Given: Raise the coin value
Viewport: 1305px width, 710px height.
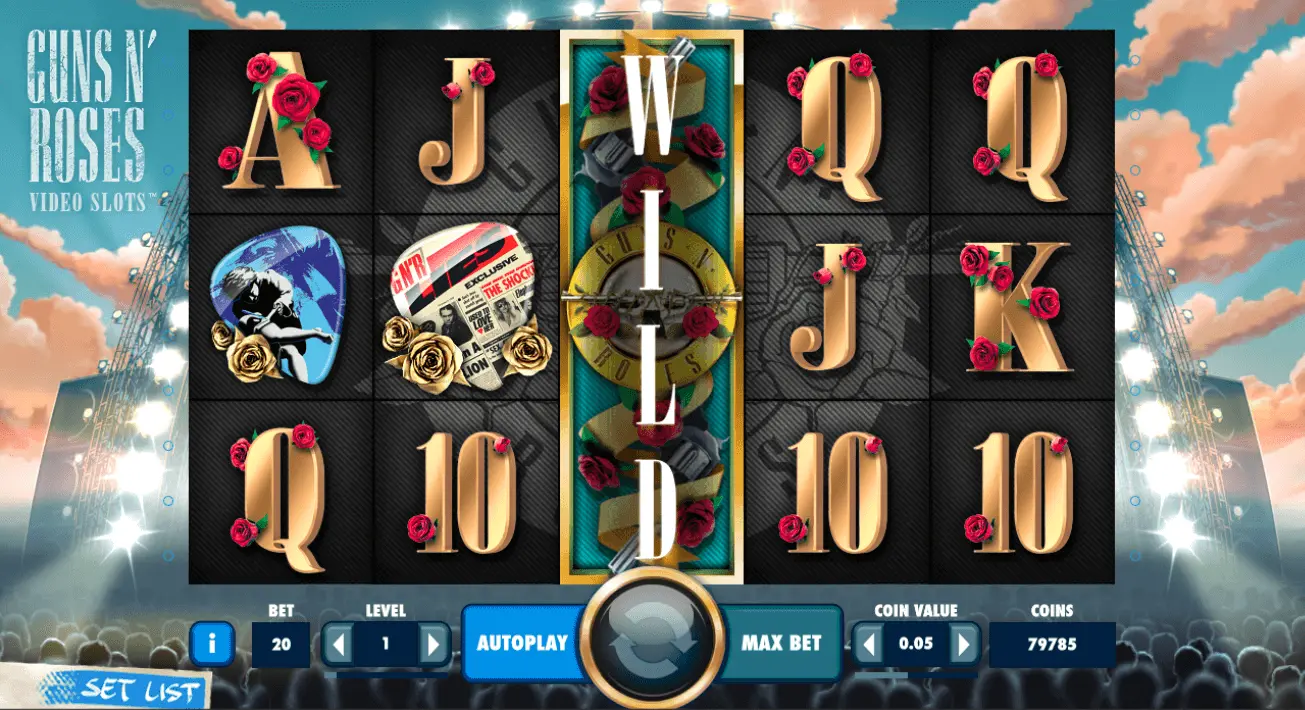Looking at the screenshot, I should pos(963,644).
